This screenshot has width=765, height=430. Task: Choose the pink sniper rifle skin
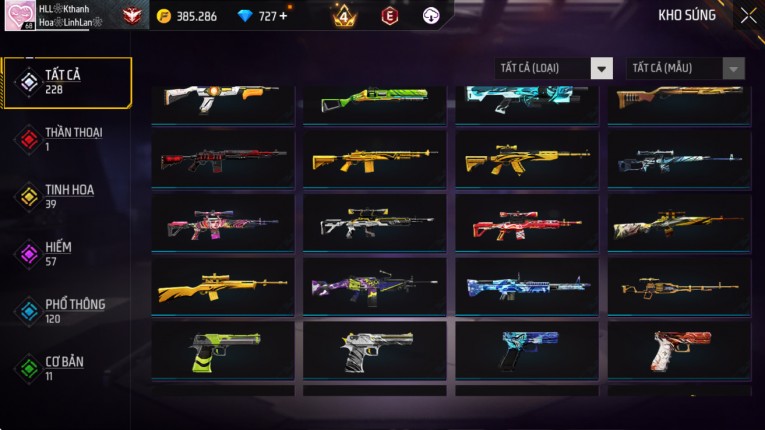223,223
